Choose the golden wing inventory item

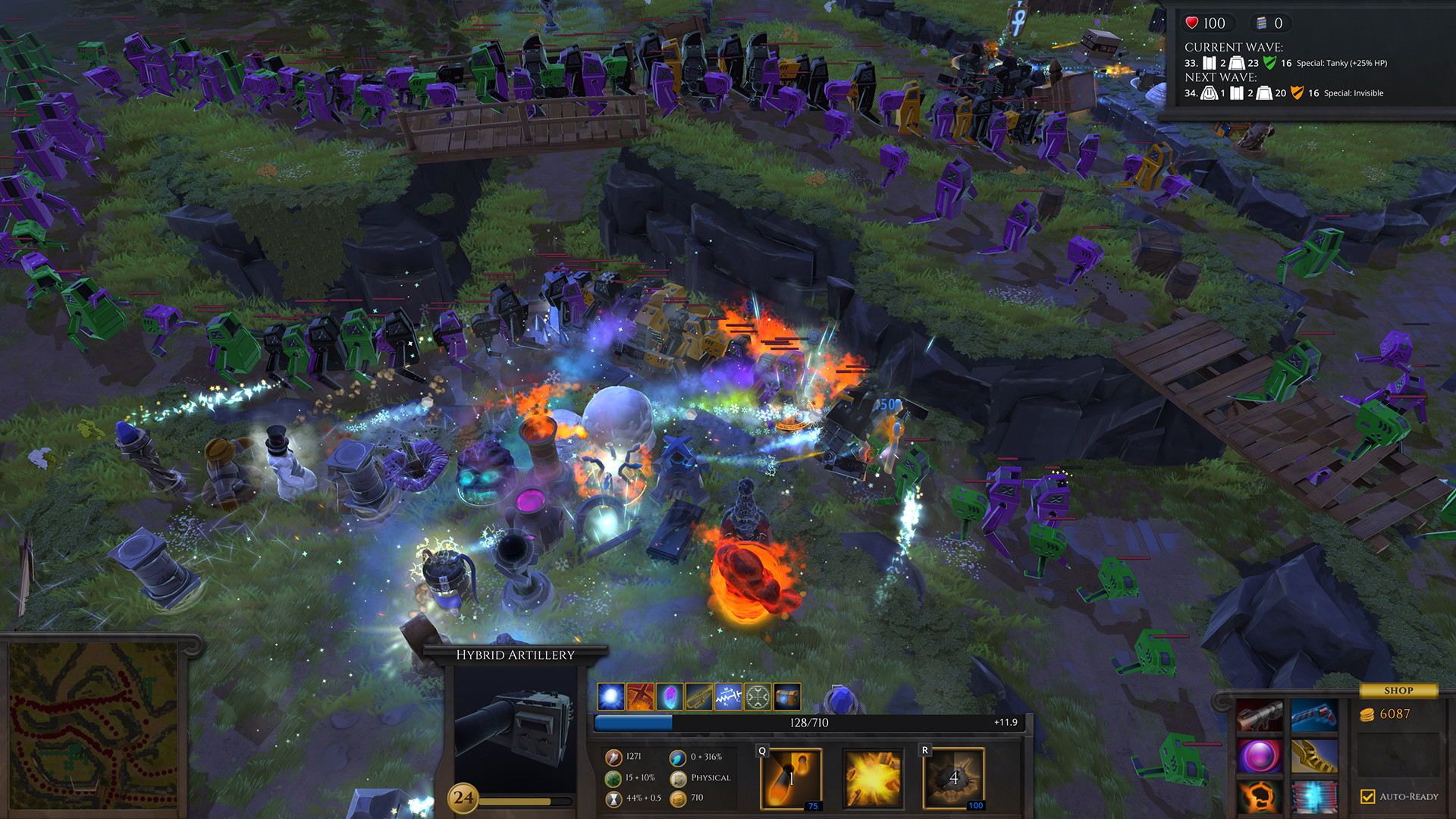1313,755
